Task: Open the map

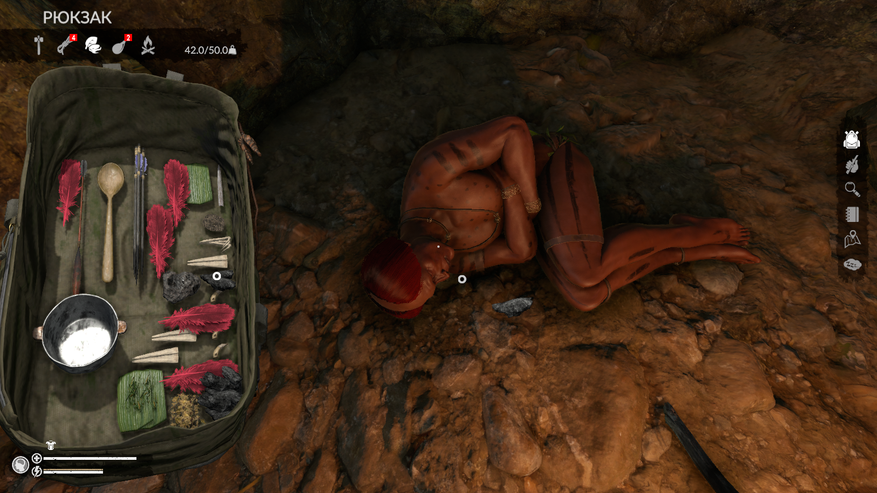Action: (852, 240)
